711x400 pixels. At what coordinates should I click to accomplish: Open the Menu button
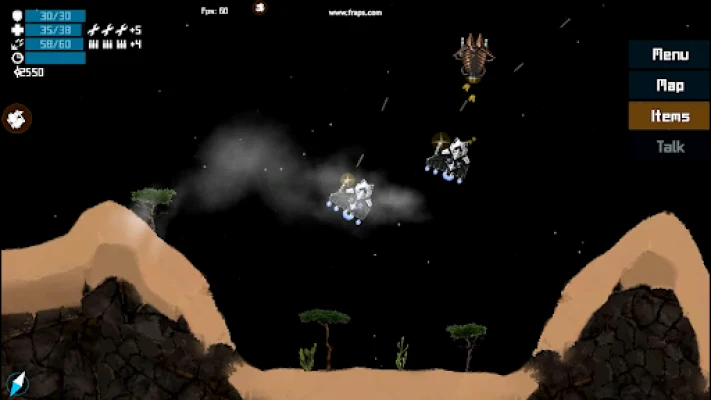(x=669, y=55)
